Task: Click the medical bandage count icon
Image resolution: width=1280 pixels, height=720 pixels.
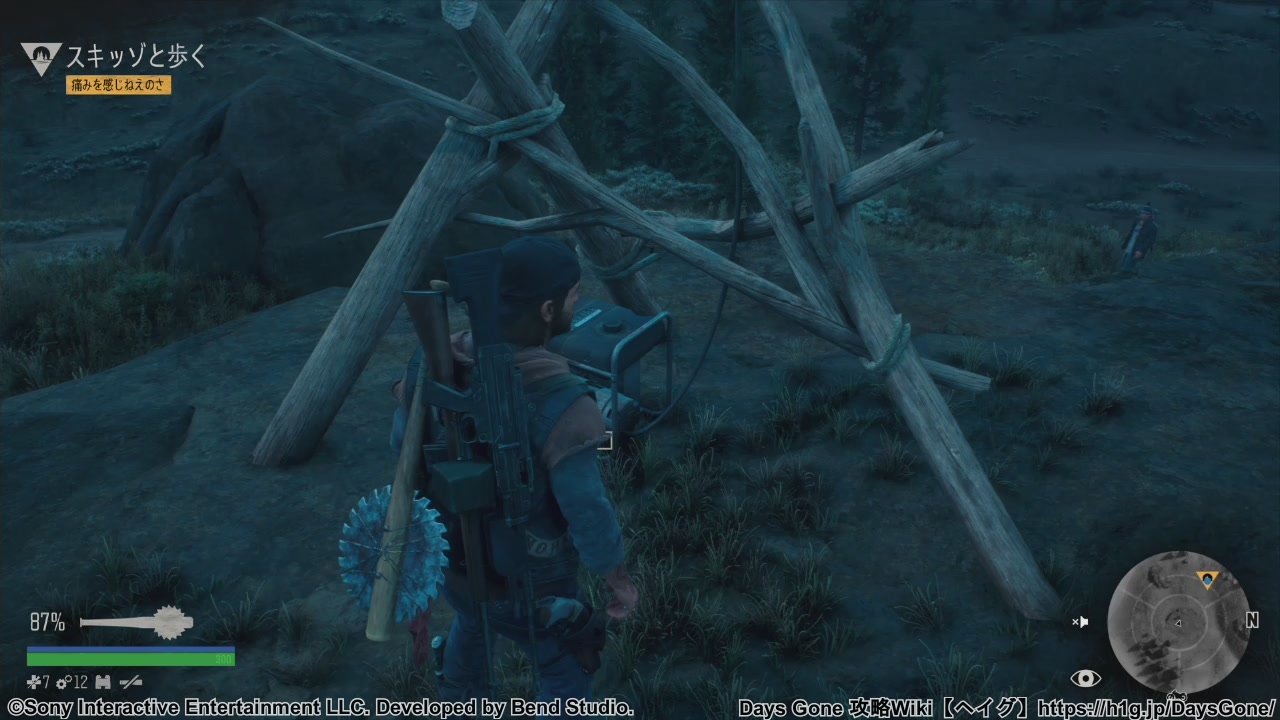Action: (35, 682)
